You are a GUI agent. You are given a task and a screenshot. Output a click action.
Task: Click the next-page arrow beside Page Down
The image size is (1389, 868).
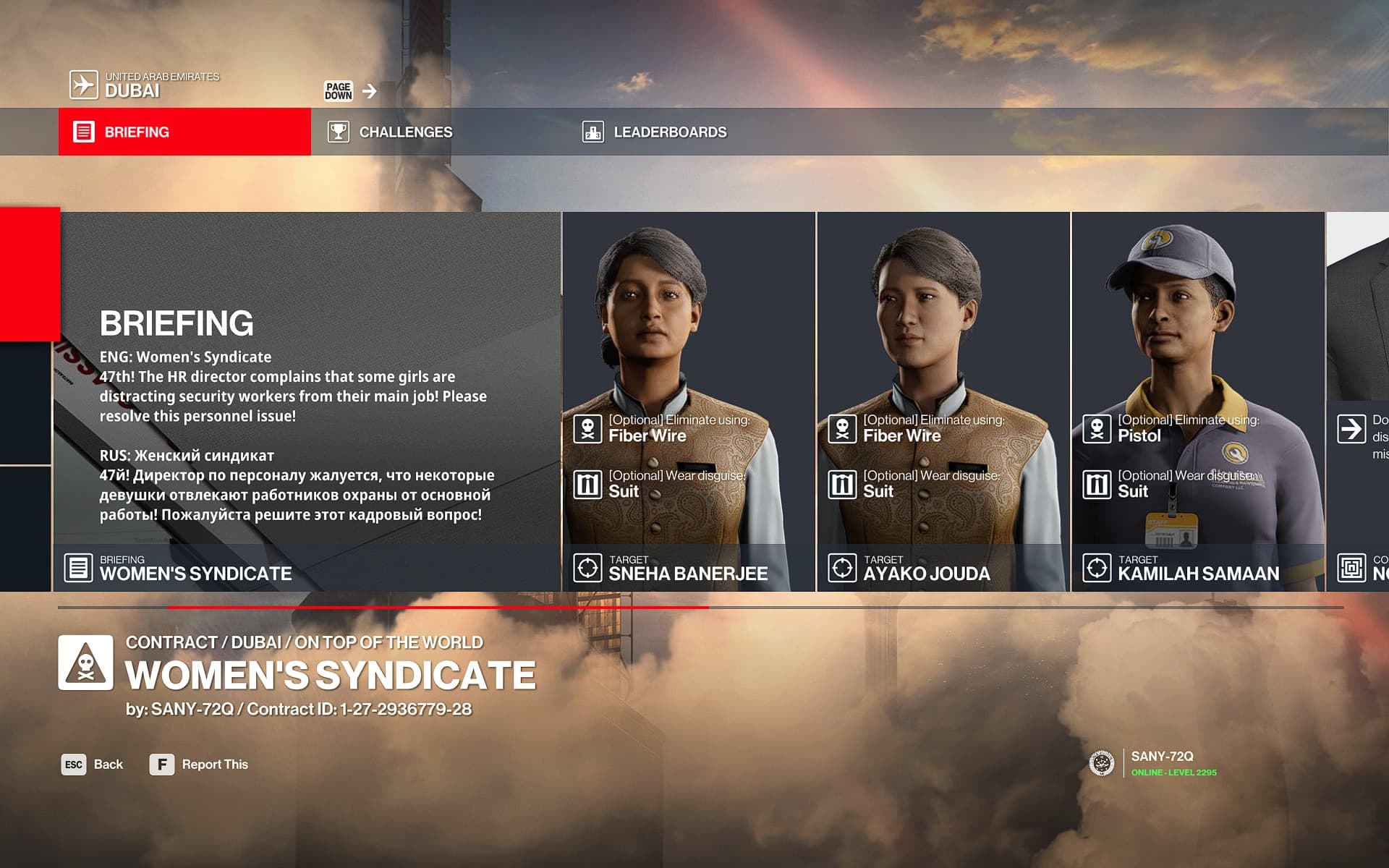370,91
